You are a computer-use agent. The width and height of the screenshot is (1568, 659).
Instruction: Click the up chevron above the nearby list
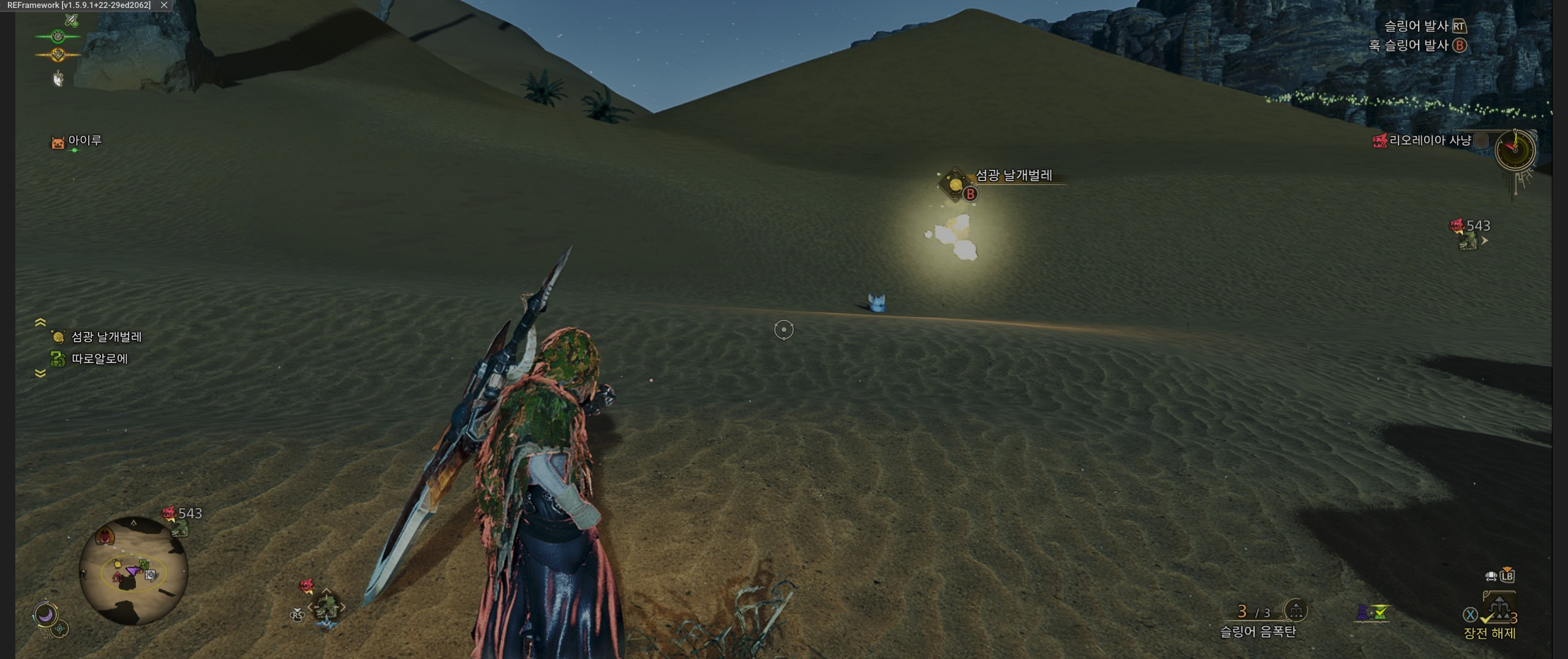pyautogui.click(x=40, y=322)
